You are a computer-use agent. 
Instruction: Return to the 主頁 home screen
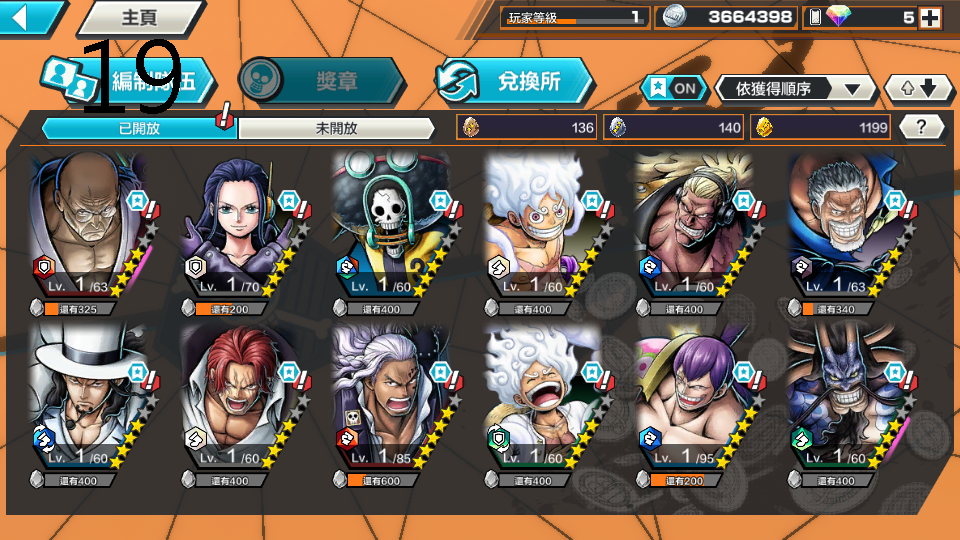pos(135,17)
